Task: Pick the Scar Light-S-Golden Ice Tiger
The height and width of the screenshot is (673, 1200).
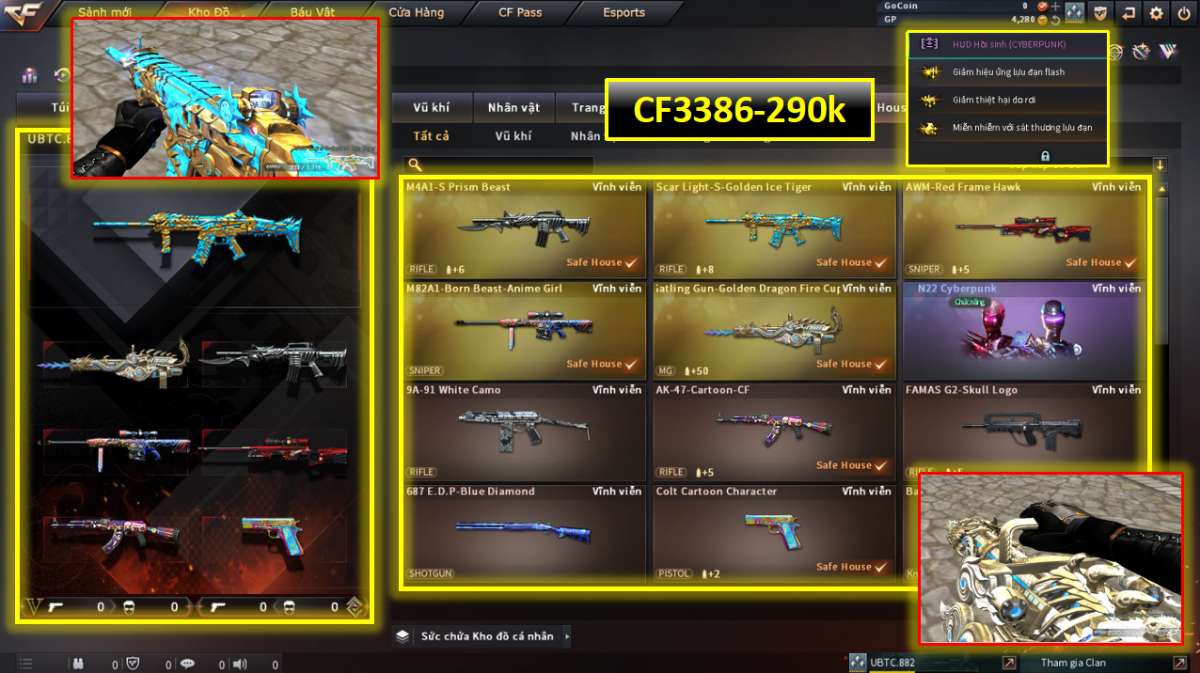Action: [x=774, y=228]
